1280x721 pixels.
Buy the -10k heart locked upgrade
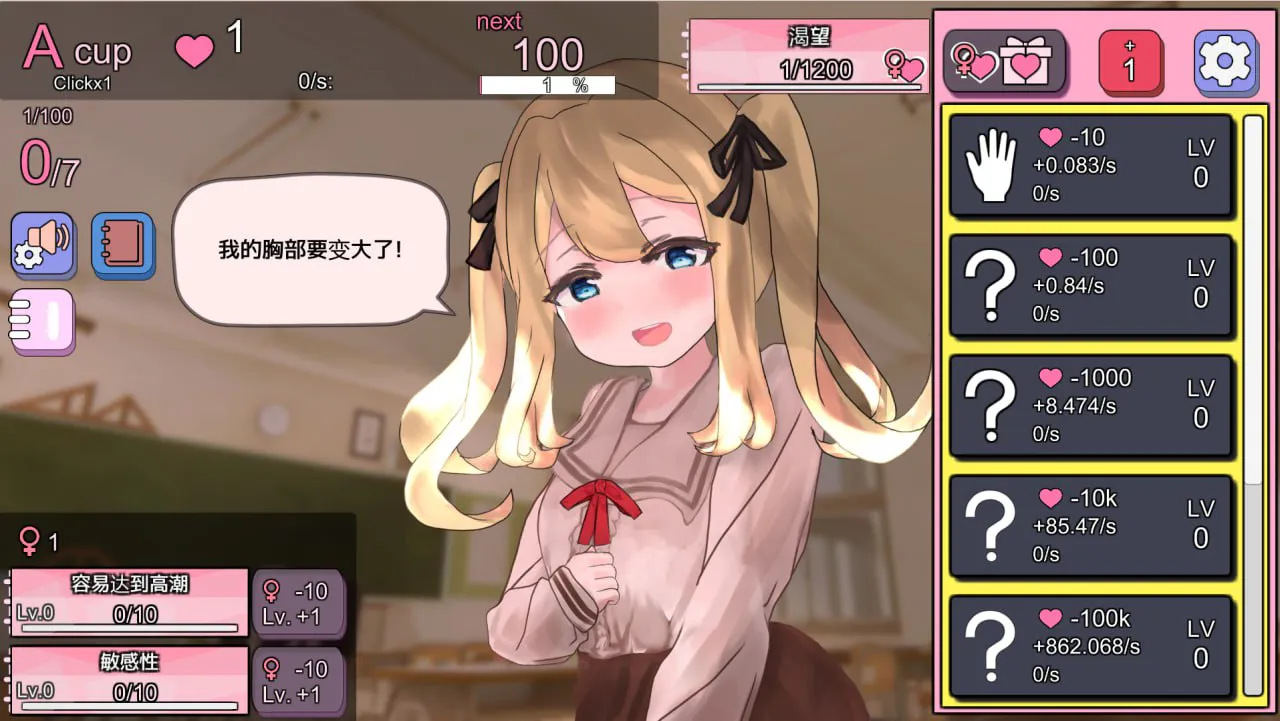pos(1090,526)
